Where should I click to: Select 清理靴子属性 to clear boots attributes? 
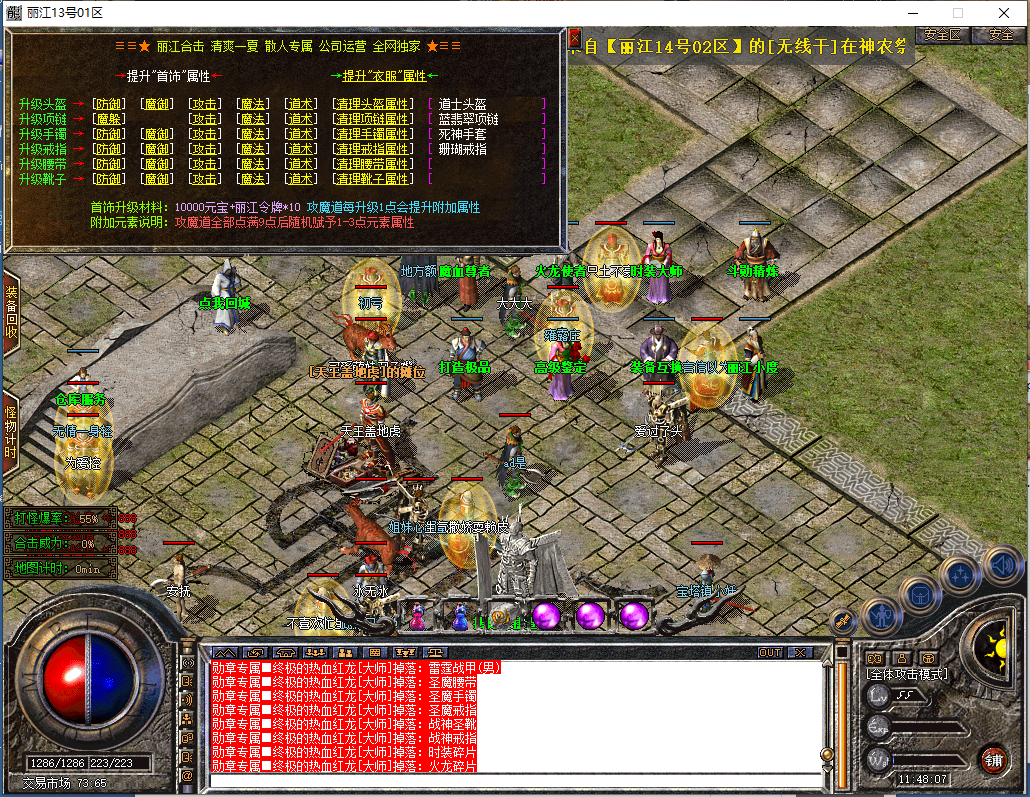point(372,179)
